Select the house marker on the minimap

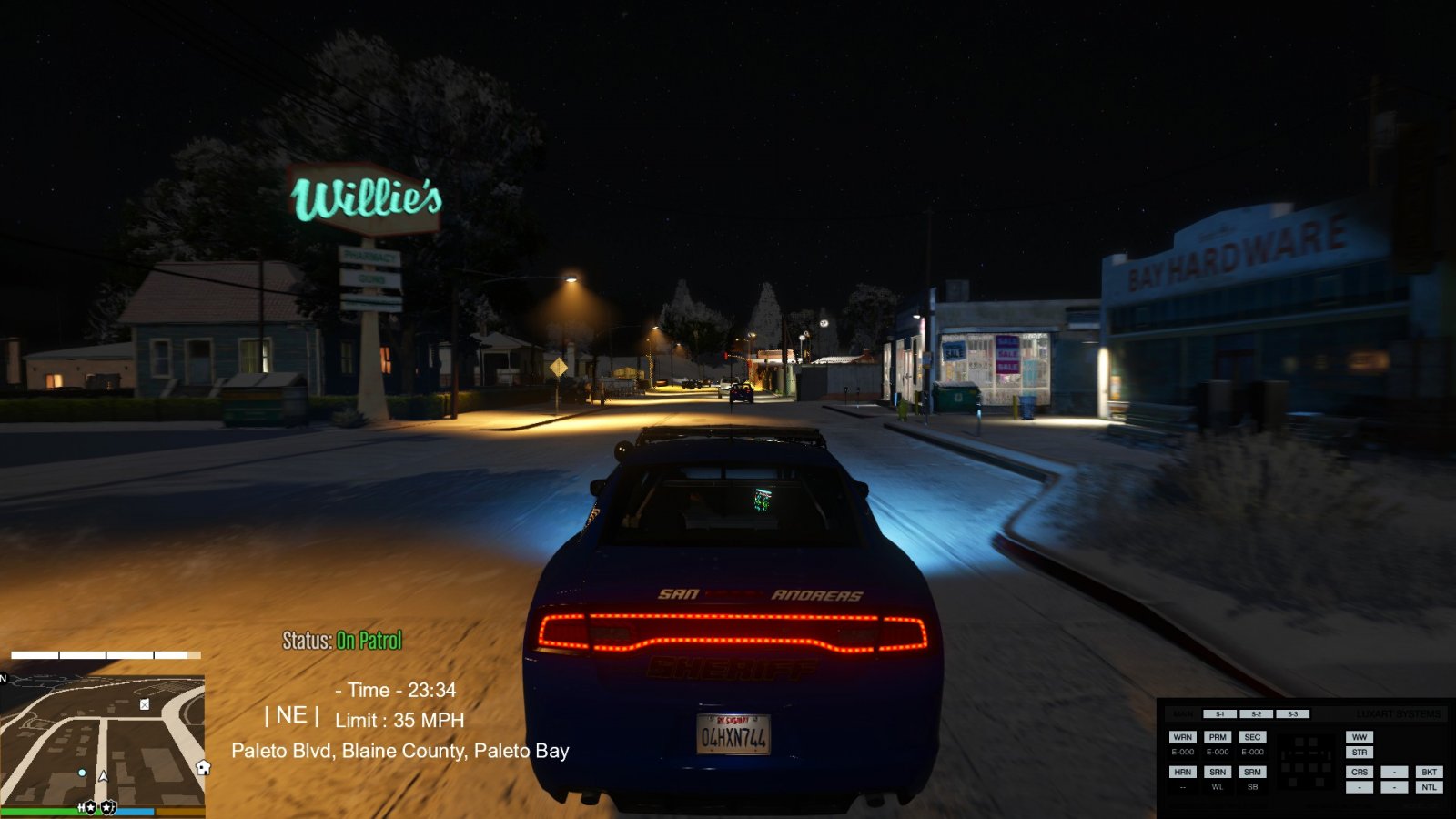click(203, 768)
